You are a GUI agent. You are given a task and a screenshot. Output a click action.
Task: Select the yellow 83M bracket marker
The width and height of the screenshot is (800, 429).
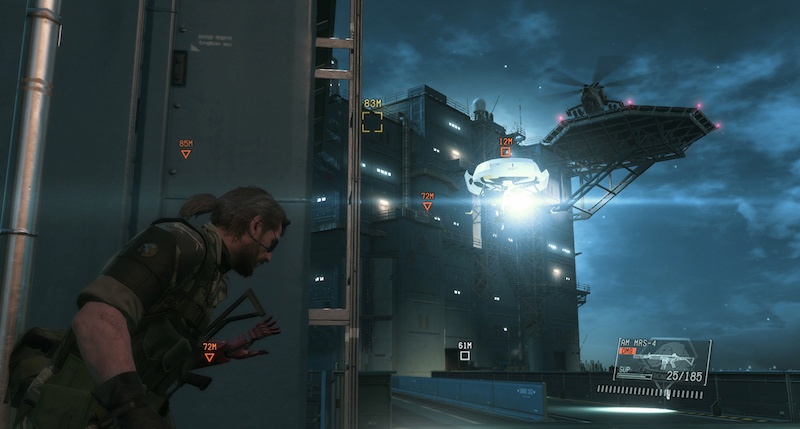pos(372,122)
